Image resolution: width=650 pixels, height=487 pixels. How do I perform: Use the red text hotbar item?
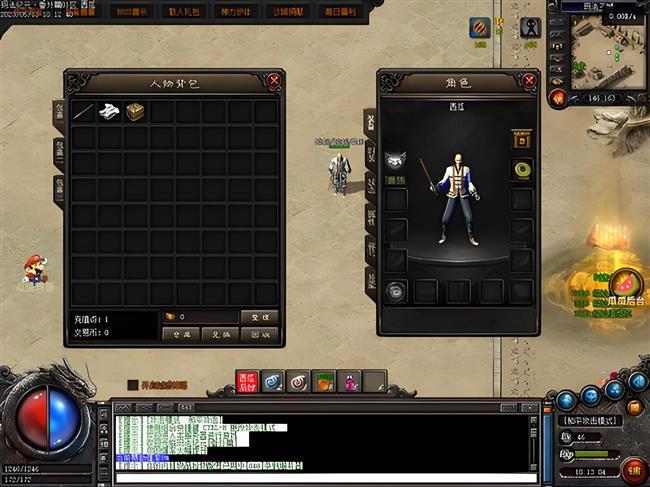pyautogui.click(x=248, y=381)
